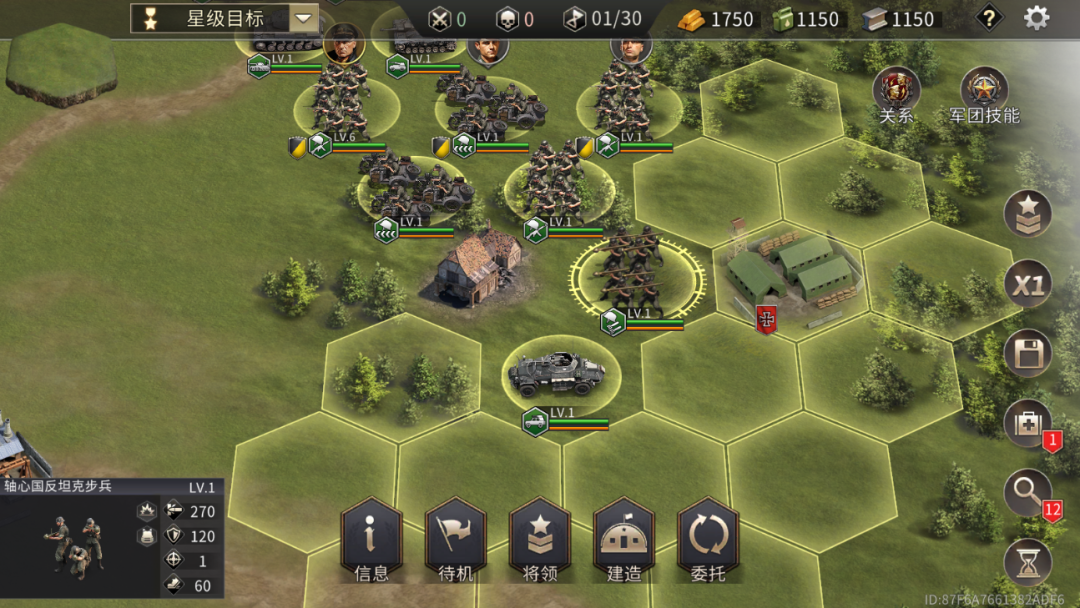Select the armored car unit
The width and height of the screenshot is (1080, 608).
click(x=560, y=376)
